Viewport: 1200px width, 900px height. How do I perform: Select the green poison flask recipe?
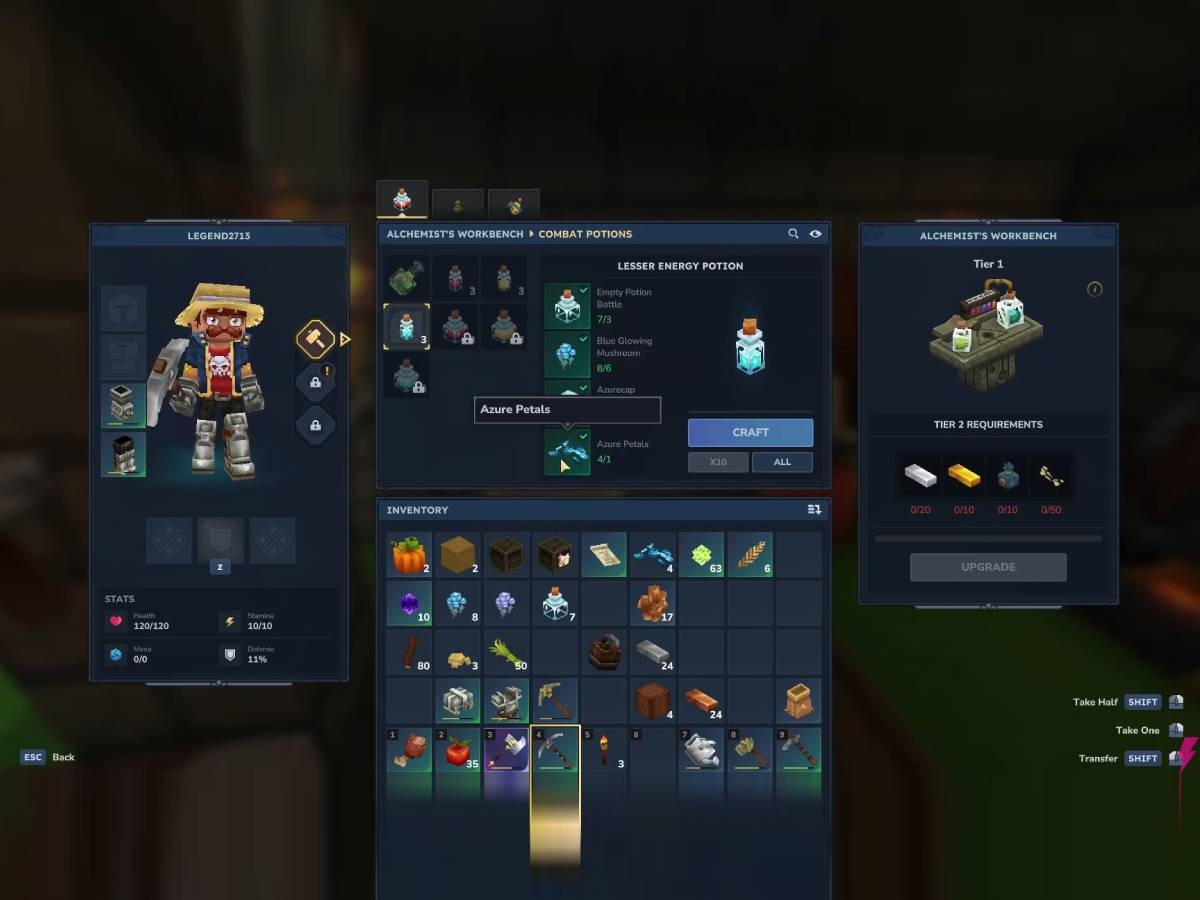coord(407,277)
